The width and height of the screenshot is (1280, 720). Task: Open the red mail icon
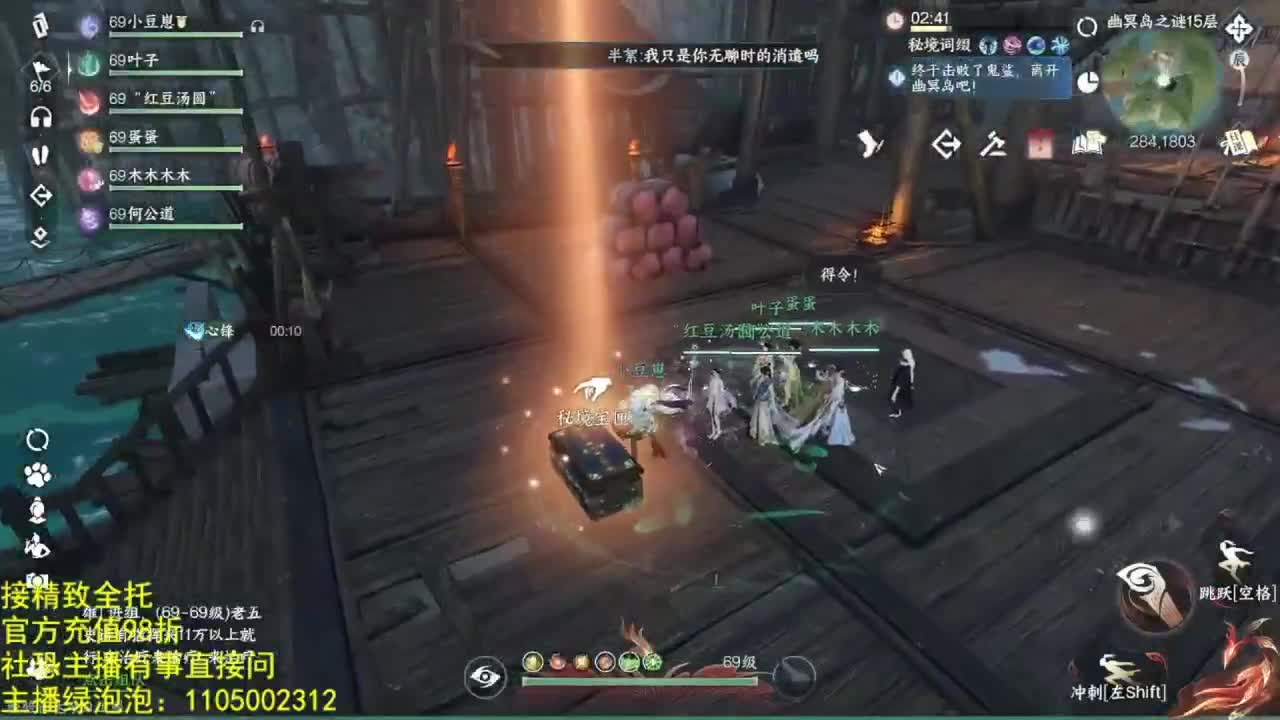(1036, 145)
